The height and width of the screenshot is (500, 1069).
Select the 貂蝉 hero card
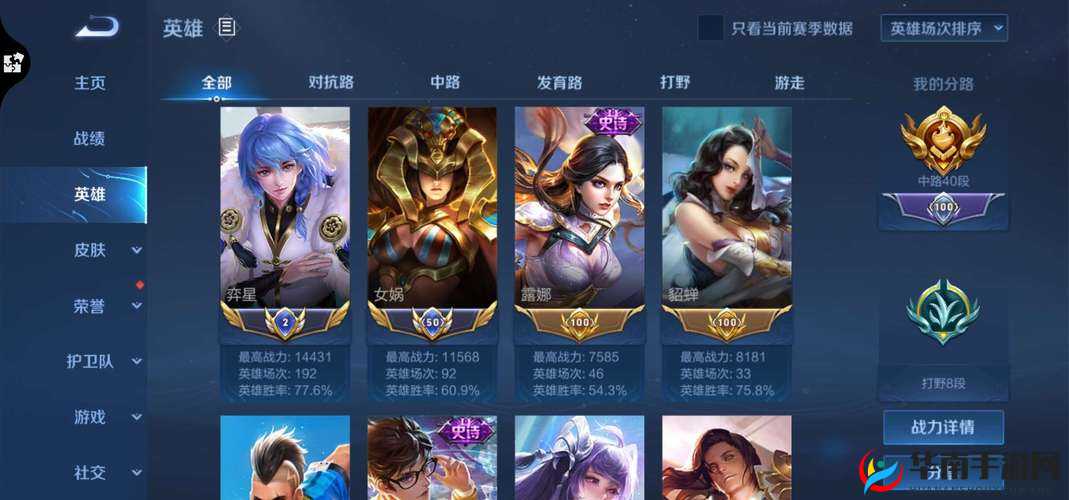click(727, 222)
